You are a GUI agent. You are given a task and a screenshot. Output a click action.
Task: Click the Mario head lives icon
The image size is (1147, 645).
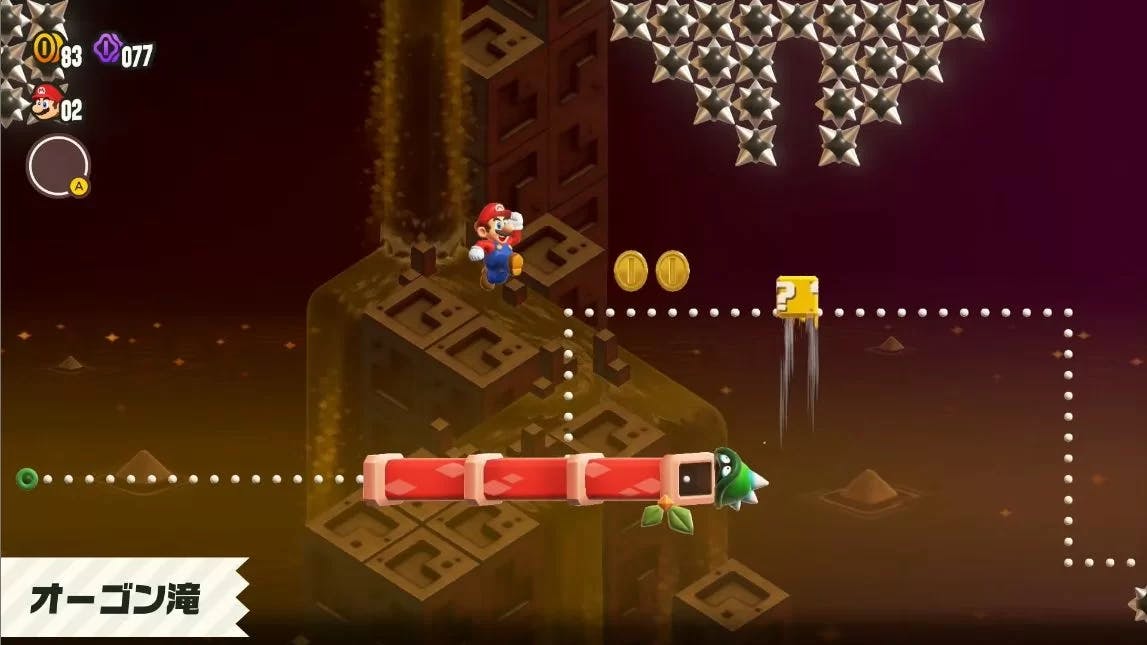(x=45, y=102)
